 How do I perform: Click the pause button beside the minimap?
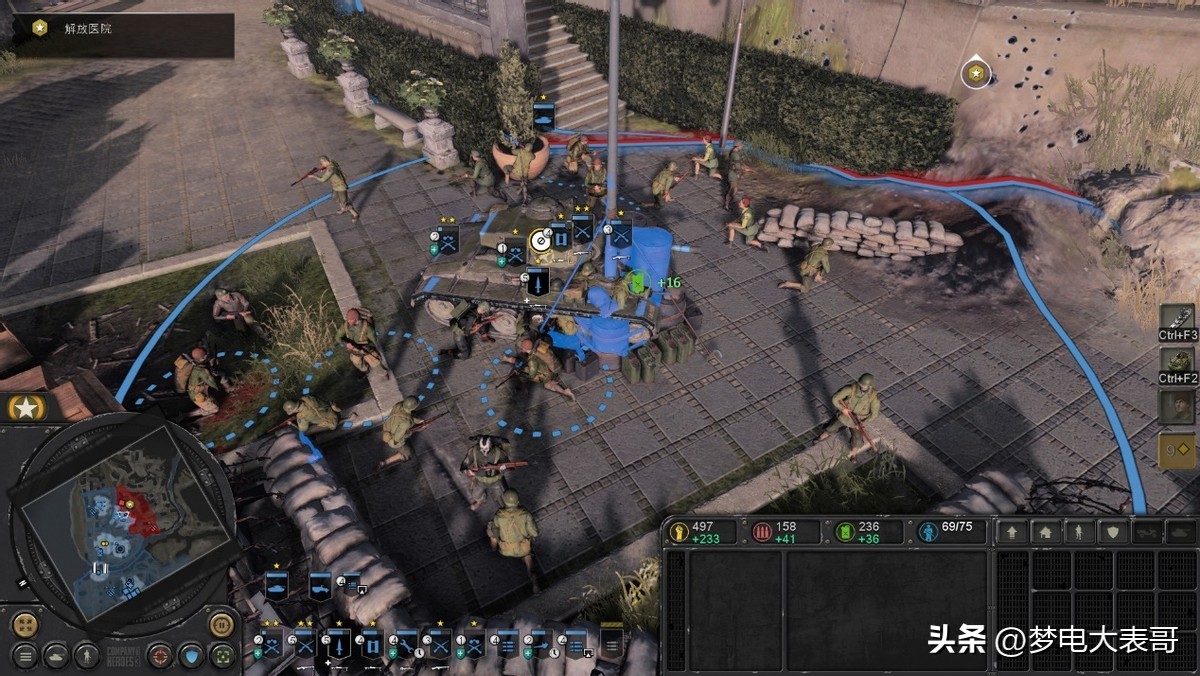pyautogui.click(x=221, y=626)
